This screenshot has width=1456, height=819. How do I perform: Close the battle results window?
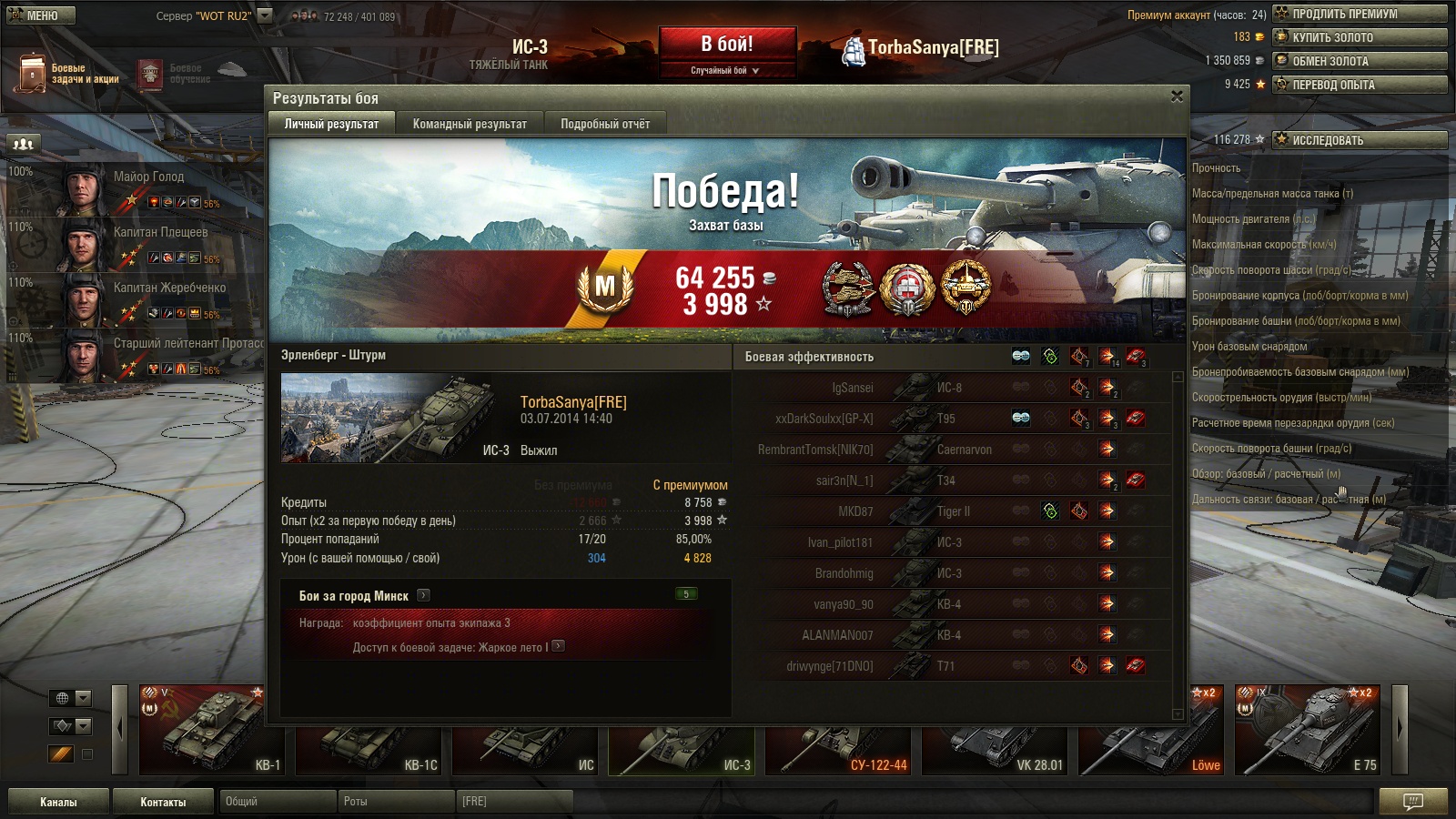coord(1177,96)
